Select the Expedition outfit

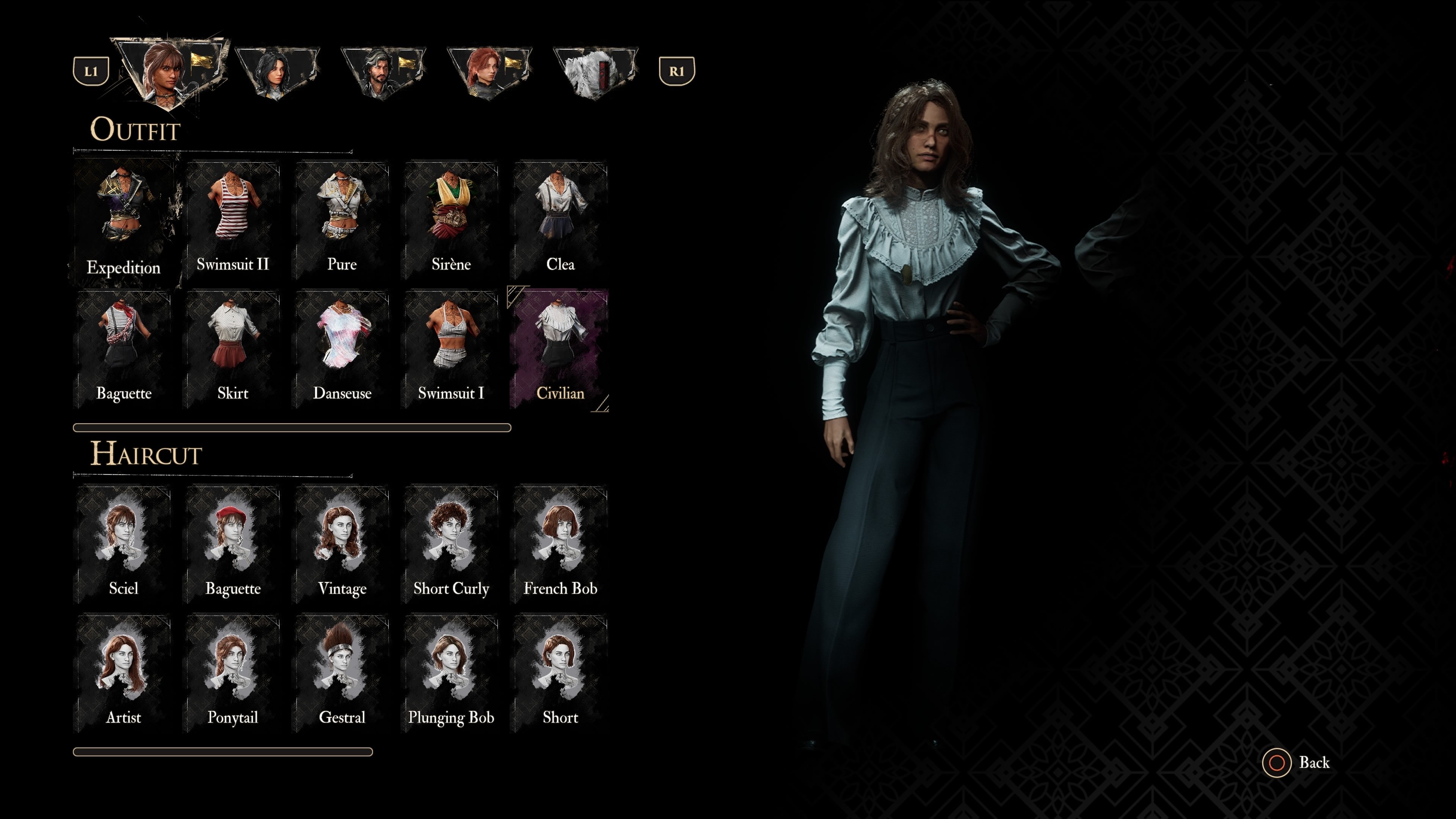point(123,223)
